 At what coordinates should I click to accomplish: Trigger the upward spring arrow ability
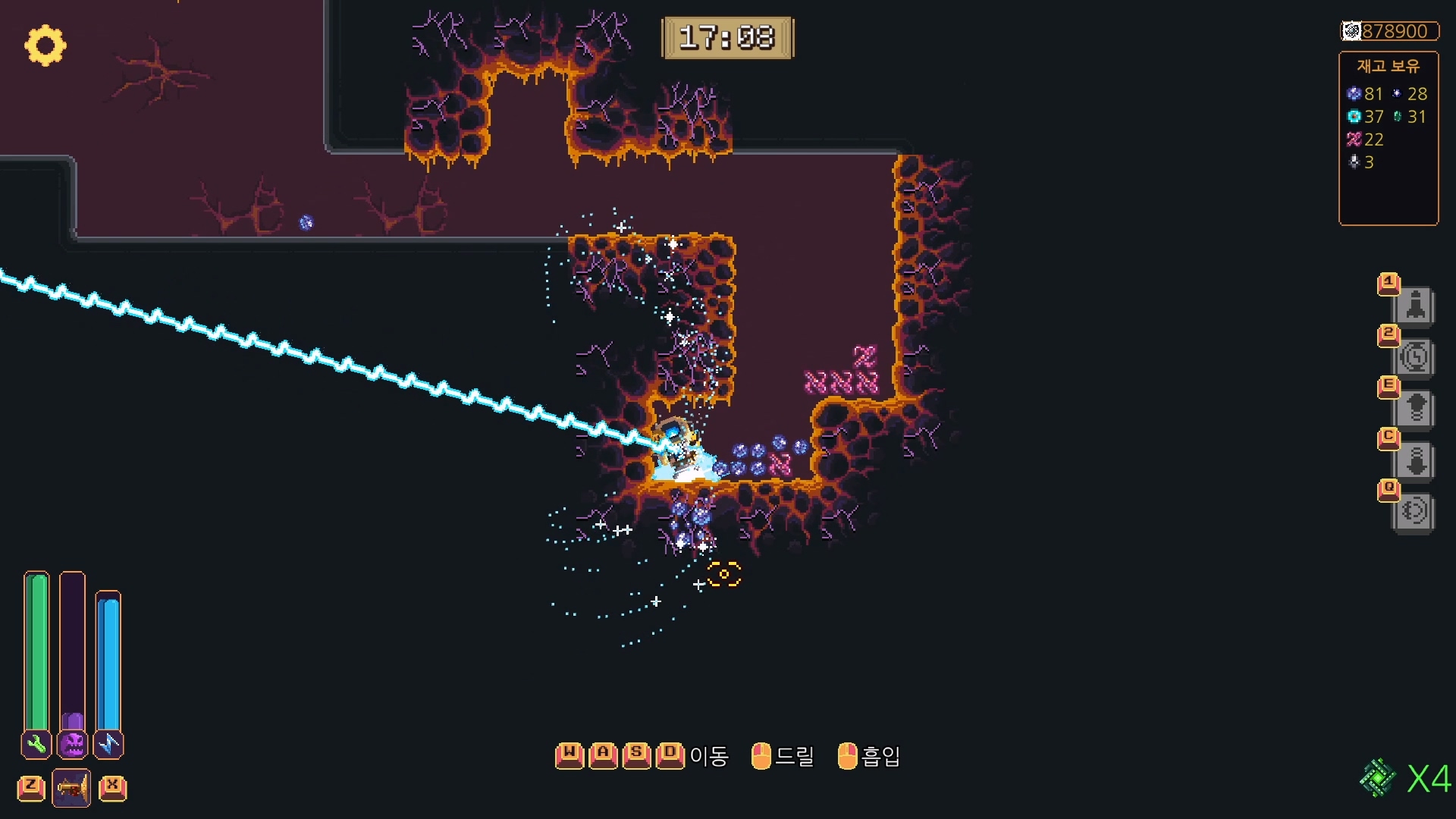tap(1414, 409)
